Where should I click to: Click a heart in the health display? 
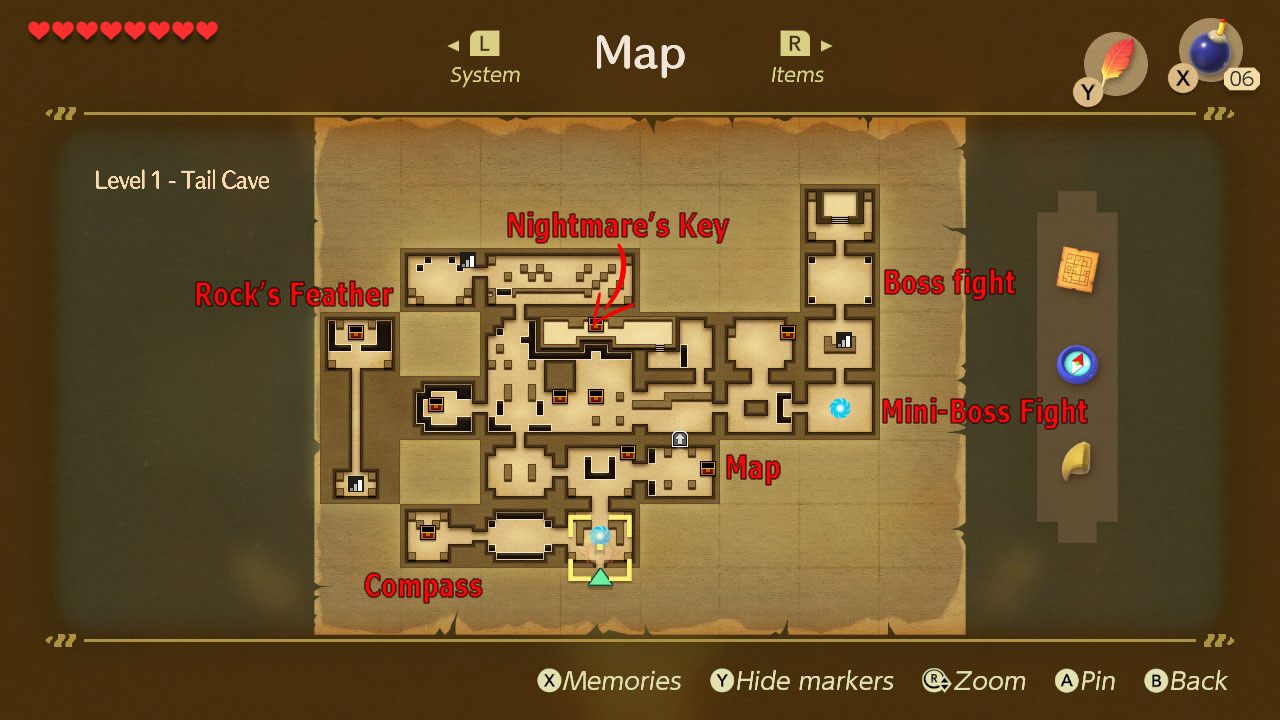(40, 30)
